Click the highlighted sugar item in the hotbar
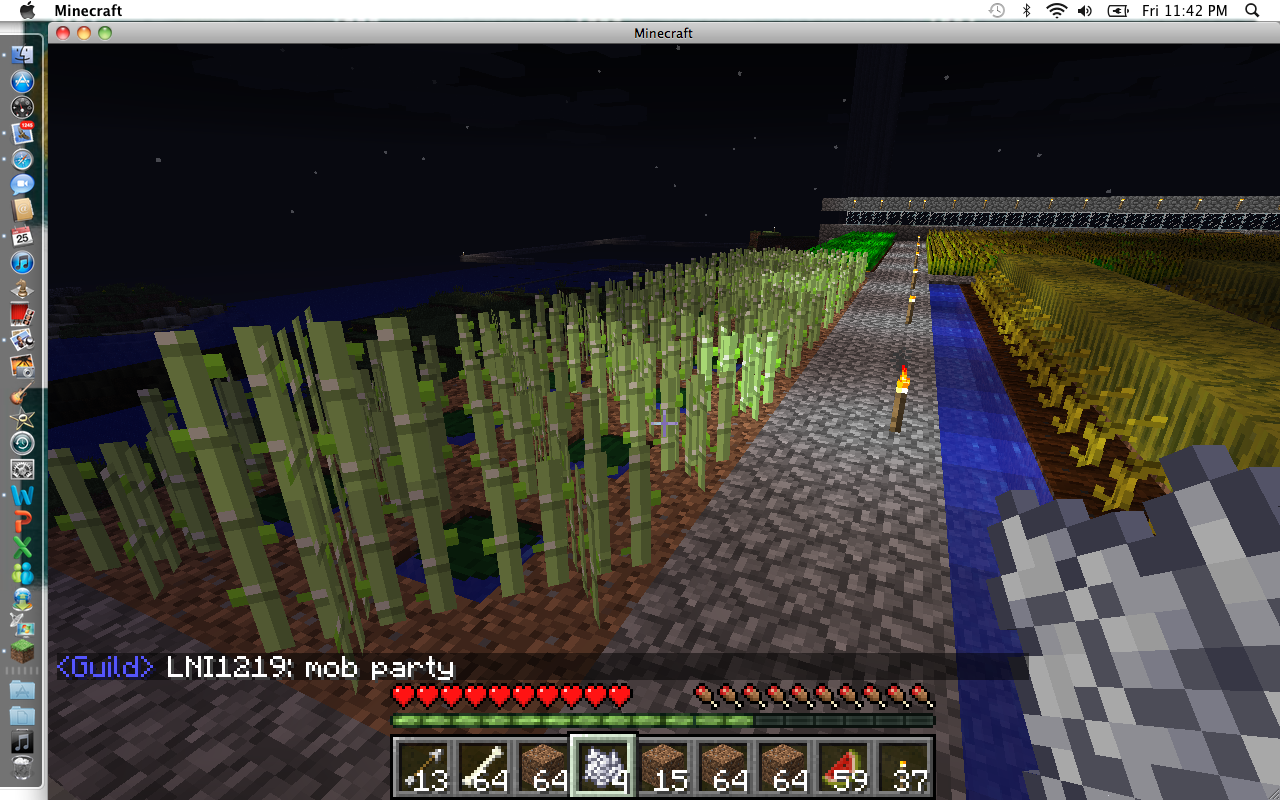 pyautogui.click(x=603, y=765)
